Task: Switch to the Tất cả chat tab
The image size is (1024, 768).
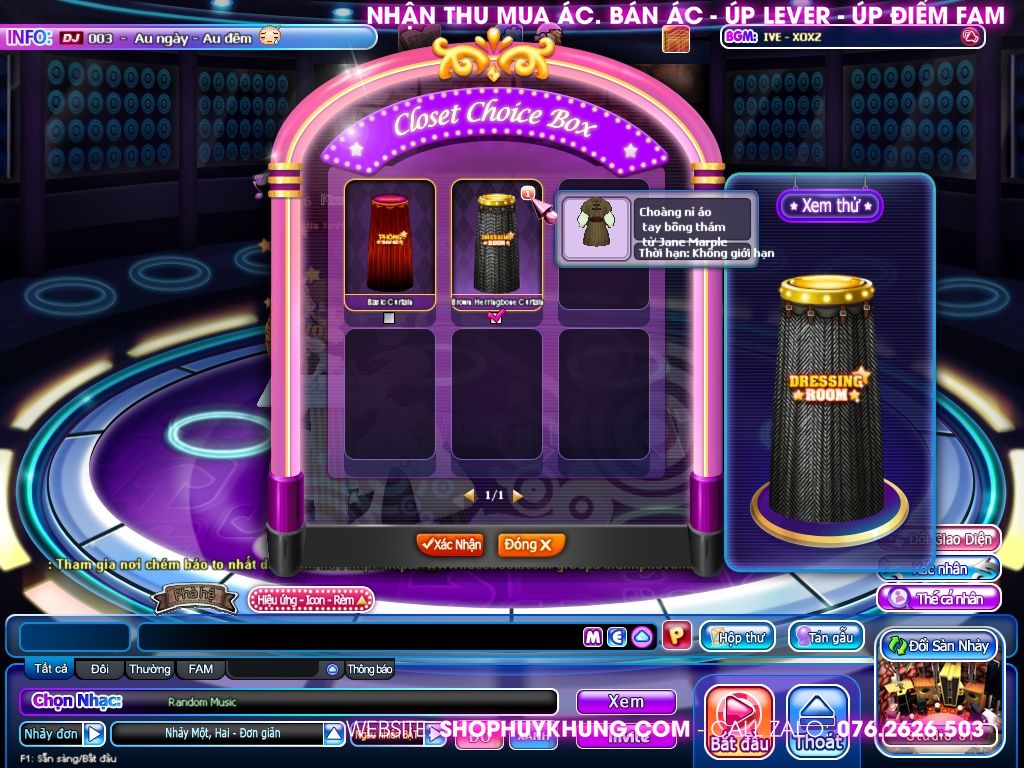Action: pos(51,669)
